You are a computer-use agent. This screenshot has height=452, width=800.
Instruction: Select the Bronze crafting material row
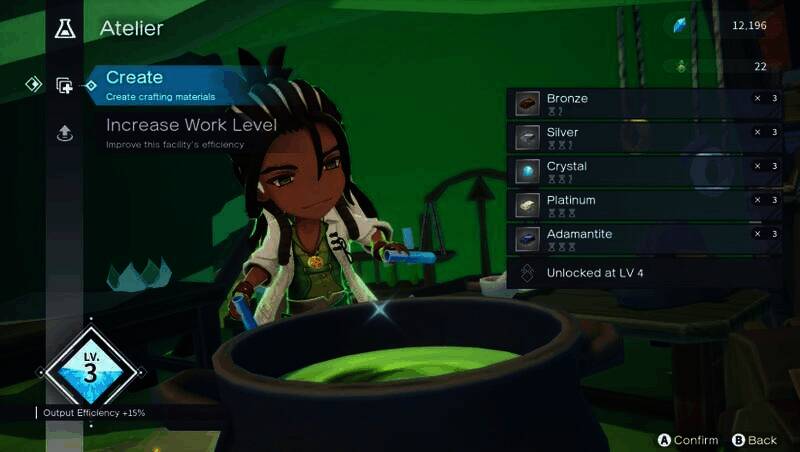pos(644,103)
